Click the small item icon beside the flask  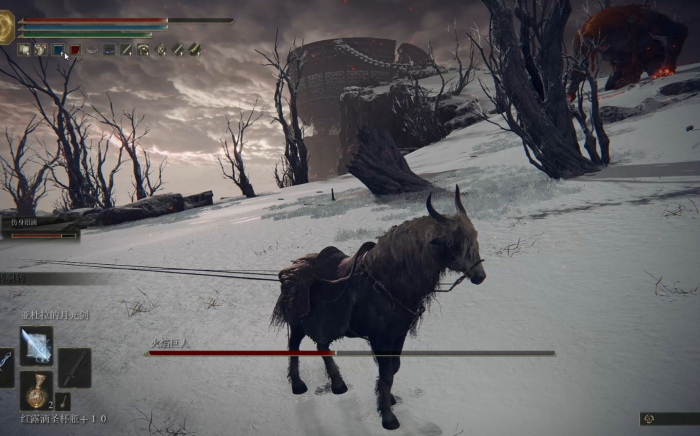click(x=62, y=400)
